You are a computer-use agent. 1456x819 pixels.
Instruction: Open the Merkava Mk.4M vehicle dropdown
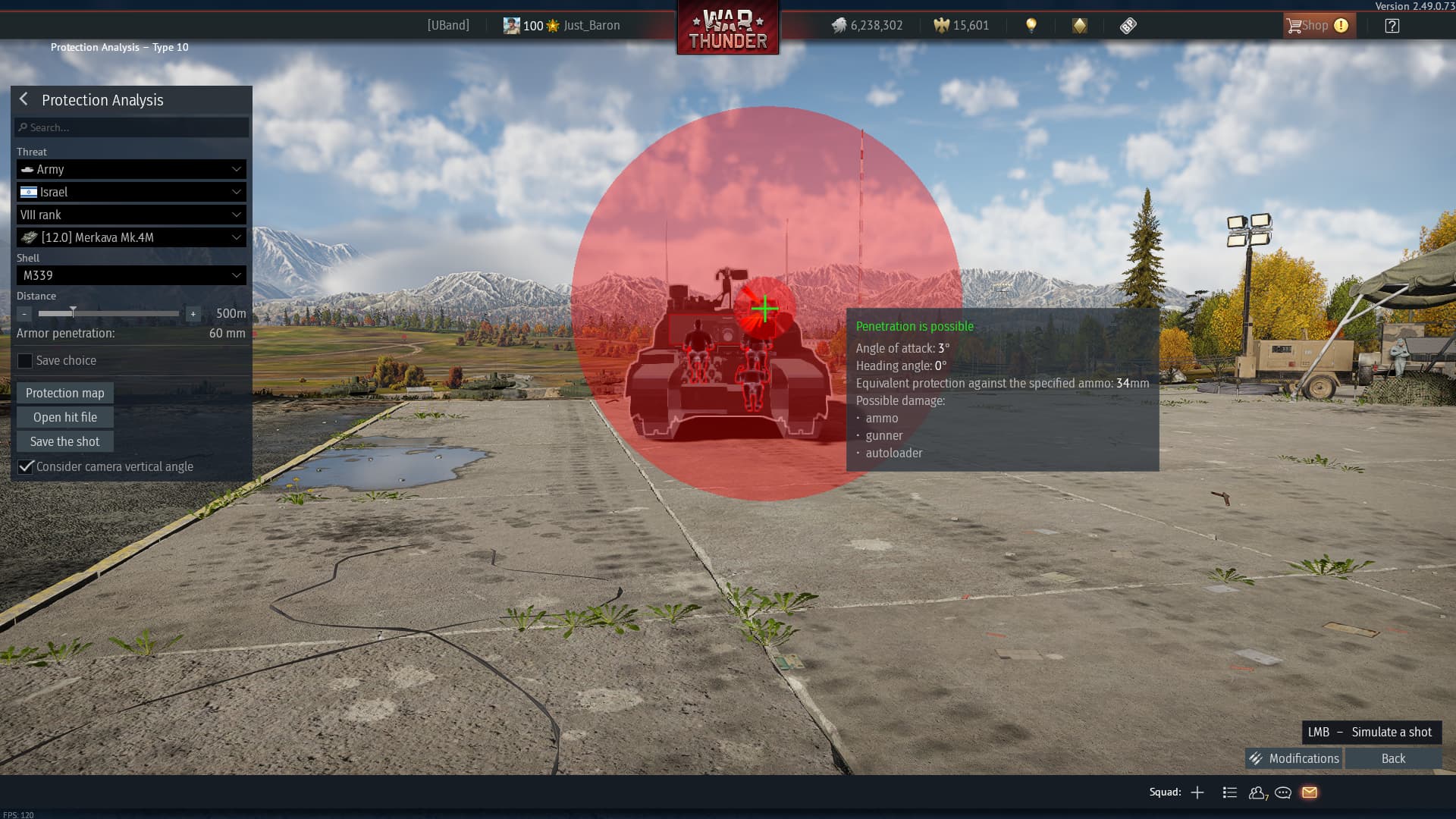(x=131, y=237)
